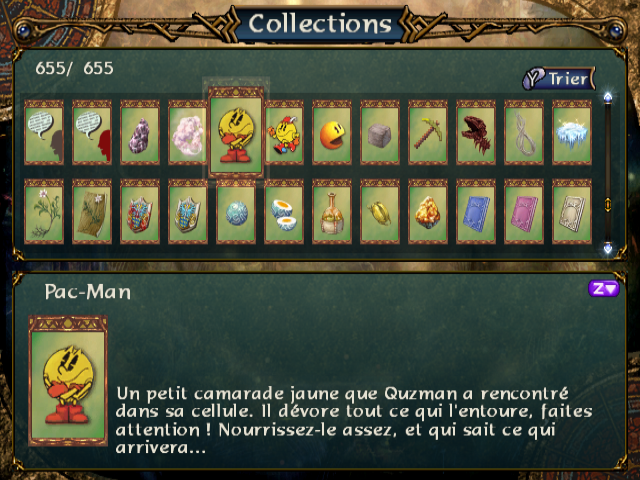Select the highlighted Pac-Man card
Viewport: 640px width, 480px height.
click(x=235, y=133)
